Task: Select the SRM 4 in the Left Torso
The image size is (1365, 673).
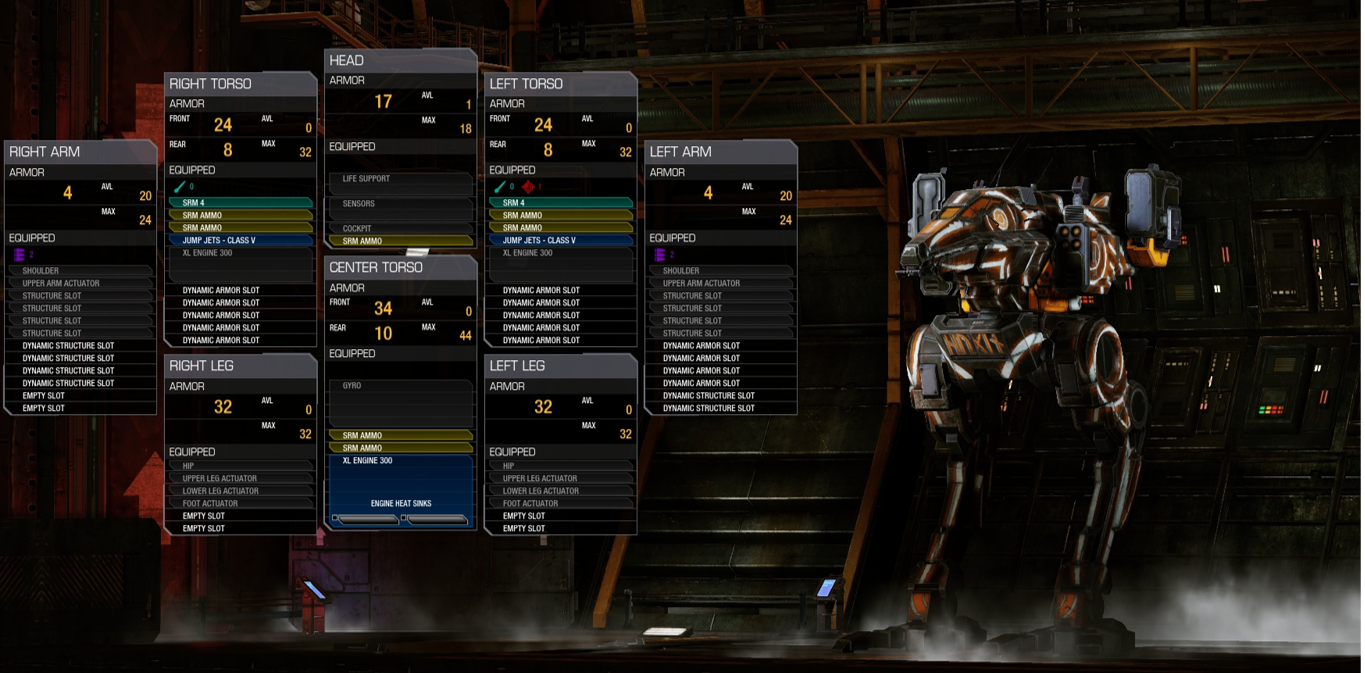Action: coord(560,203)
